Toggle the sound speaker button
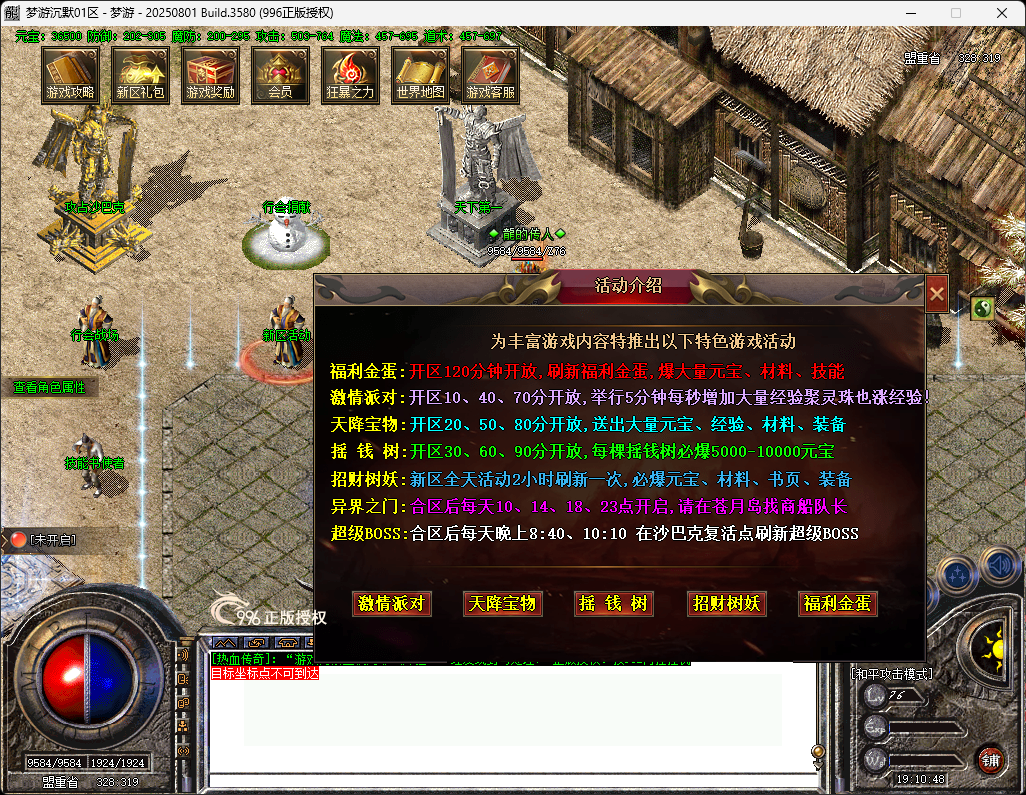Image resolution: width=1026 pixels, height=795 pixels. (999, 566)
